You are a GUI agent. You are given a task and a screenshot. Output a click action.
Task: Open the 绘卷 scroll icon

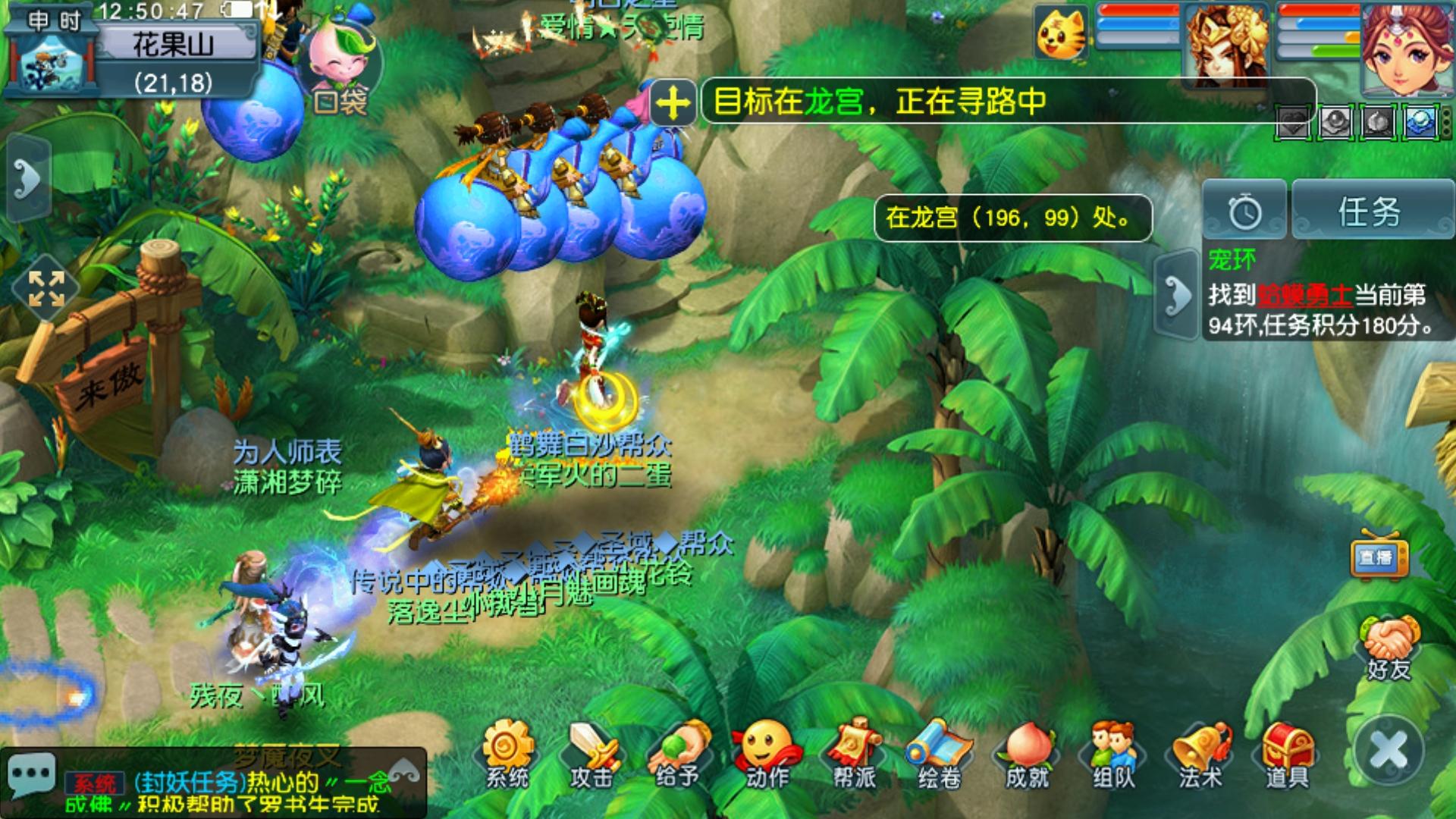pyautogui.click(x=940, y=754)
